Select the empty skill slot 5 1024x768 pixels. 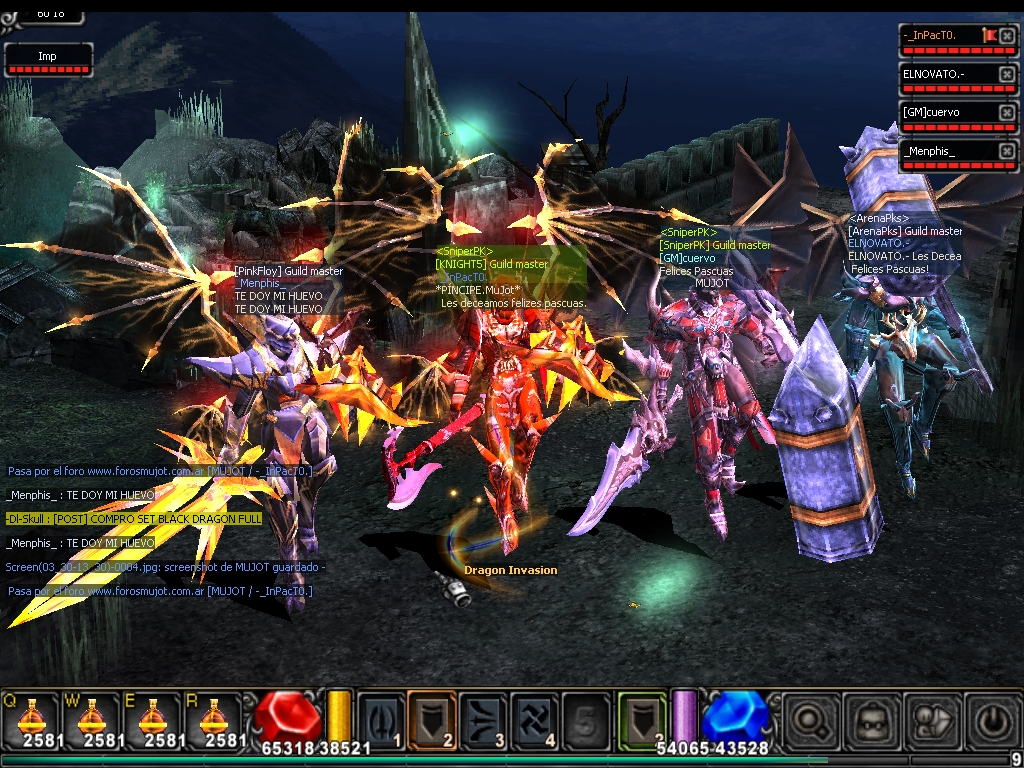click(x=587, y=718)
